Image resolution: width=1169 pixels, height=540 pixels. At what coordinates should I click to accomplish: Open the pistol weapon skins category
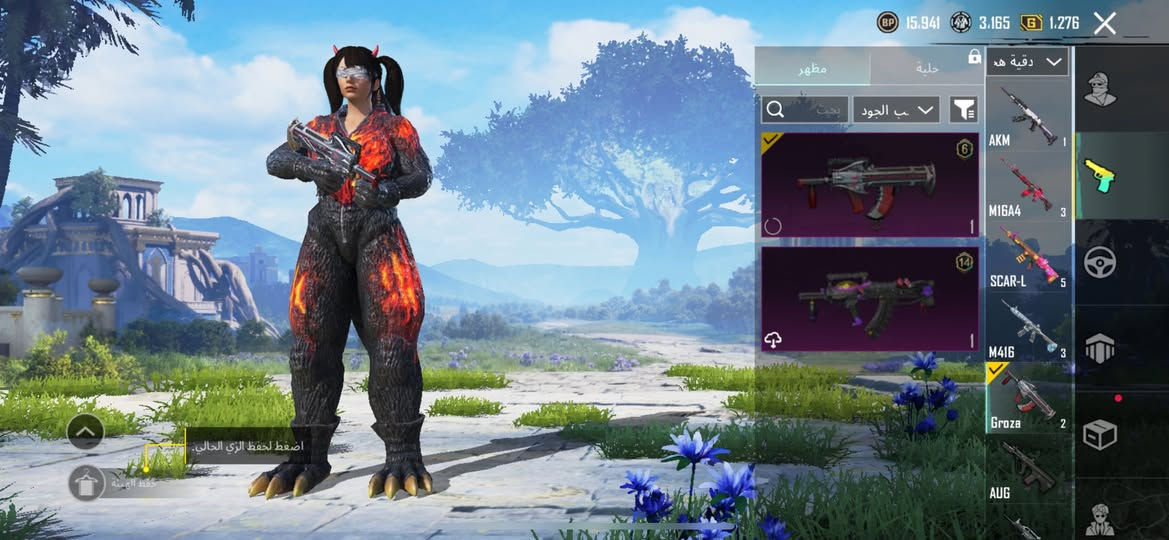[x=1100, y=176]
